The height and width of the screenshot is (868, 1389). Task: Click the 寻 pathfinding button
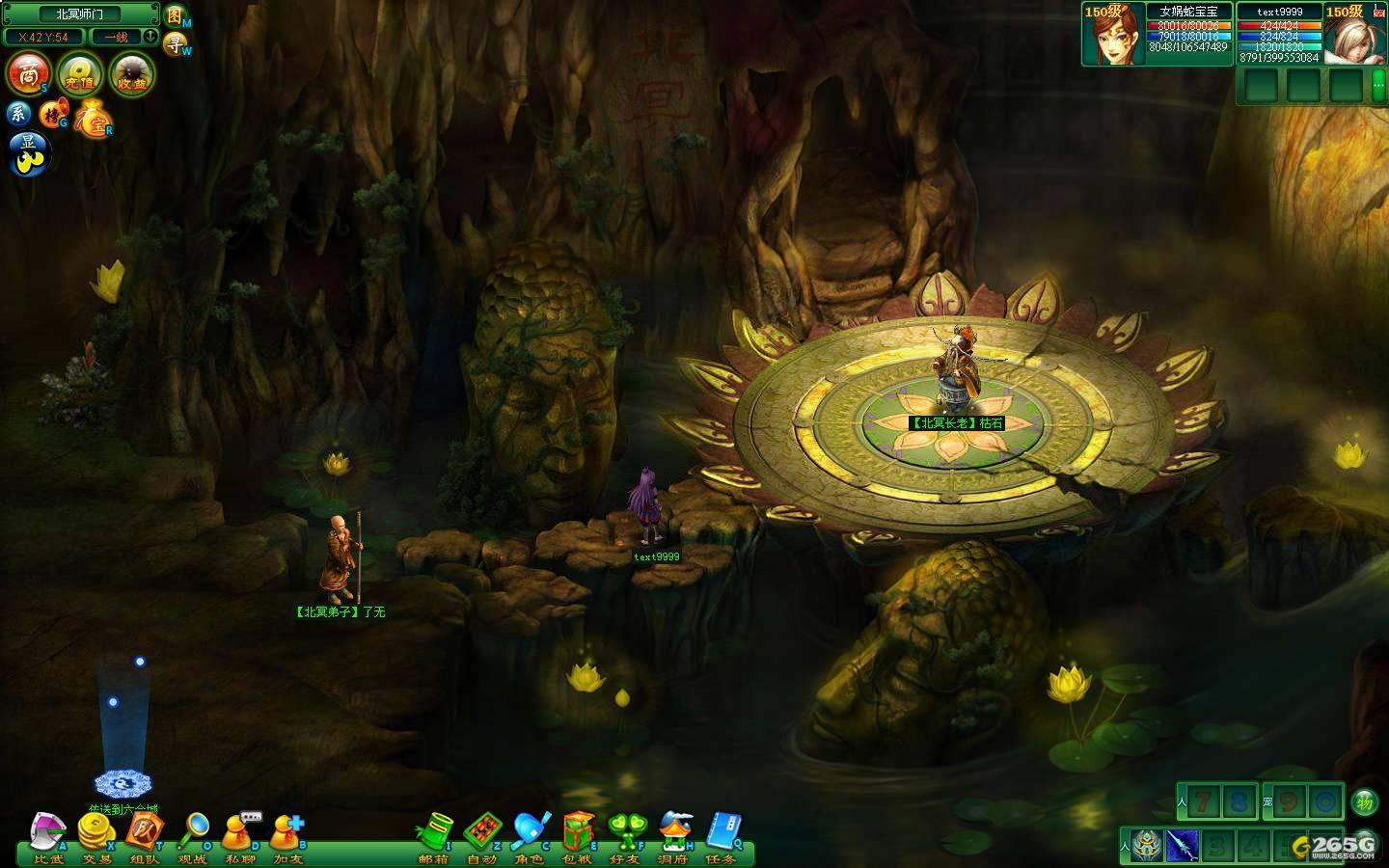[175, 43]
